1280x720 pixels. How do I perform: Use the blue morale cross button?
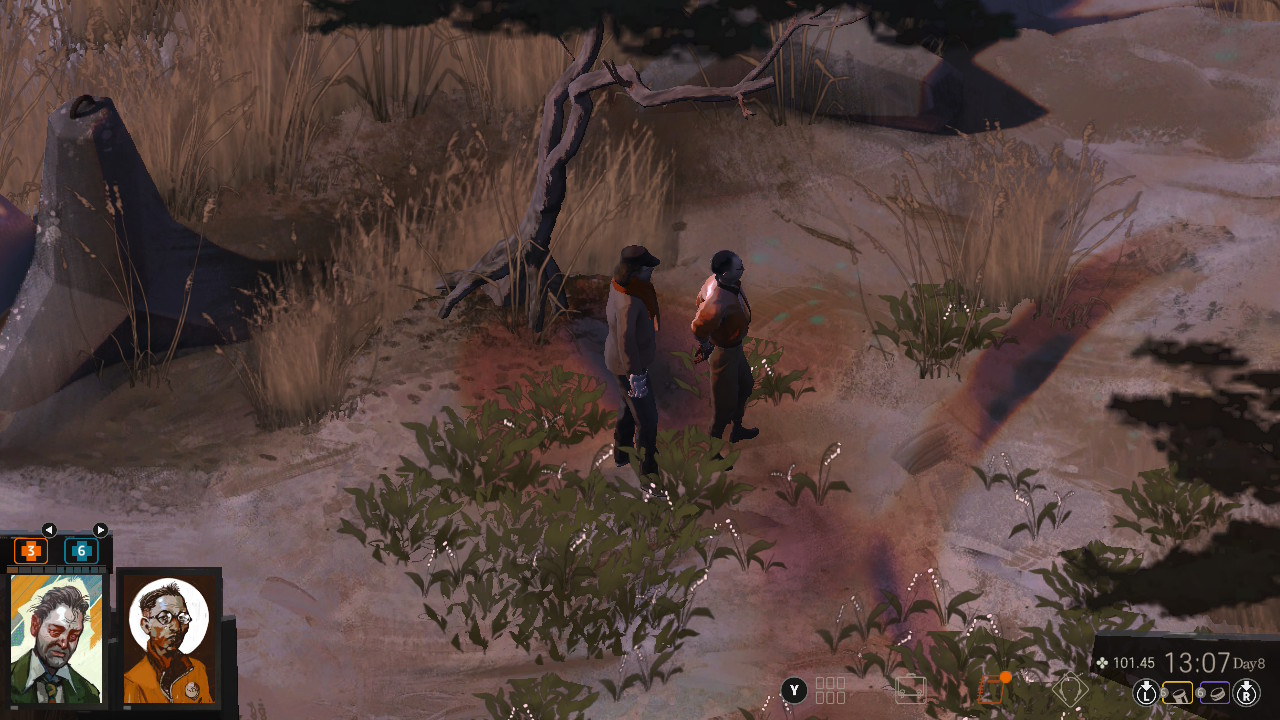tap(81, 550)
